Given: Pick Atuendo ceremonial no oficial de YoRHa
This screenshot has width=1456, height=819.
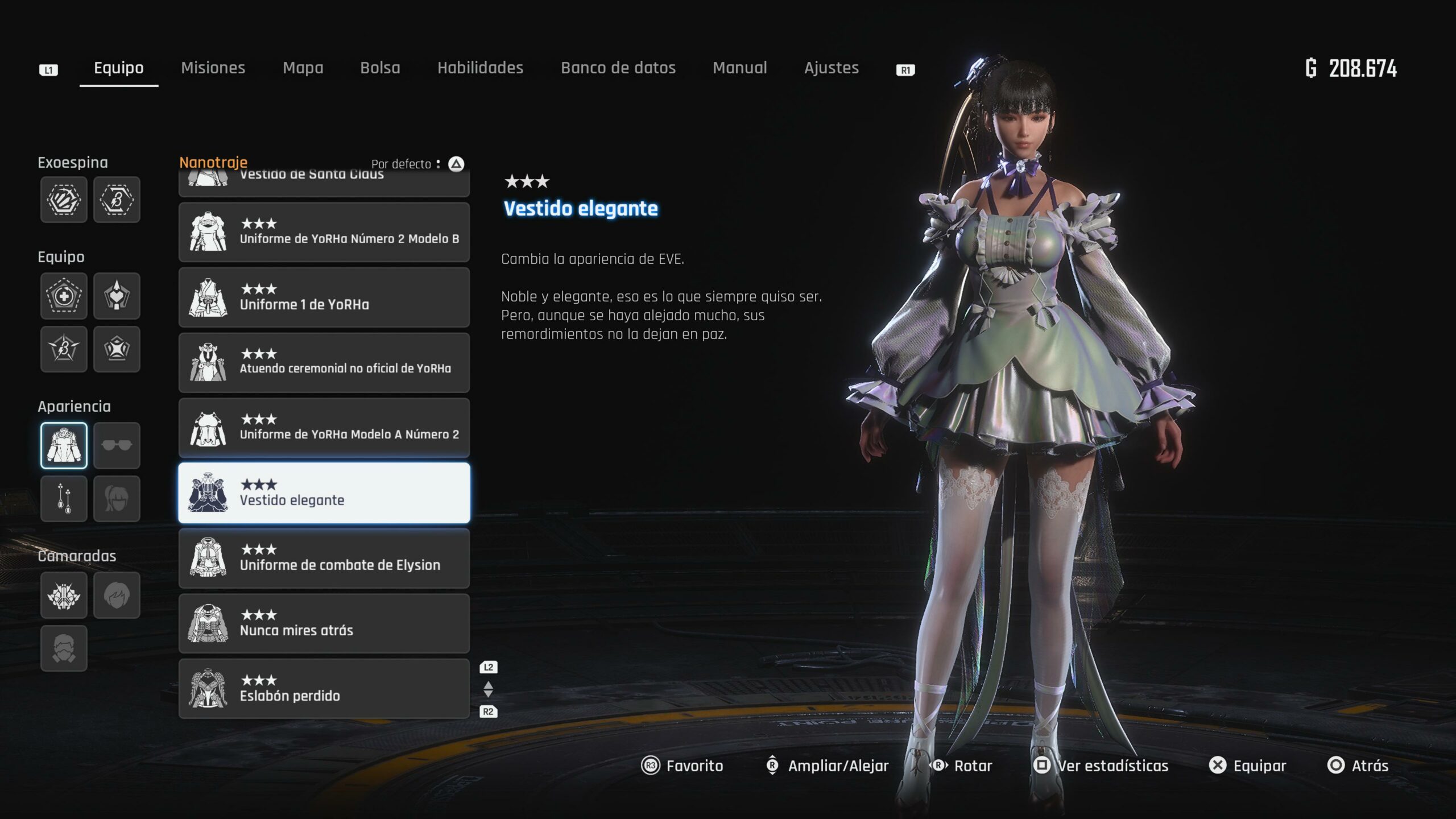Looking at the screenshot, I should tap(324, 363).
